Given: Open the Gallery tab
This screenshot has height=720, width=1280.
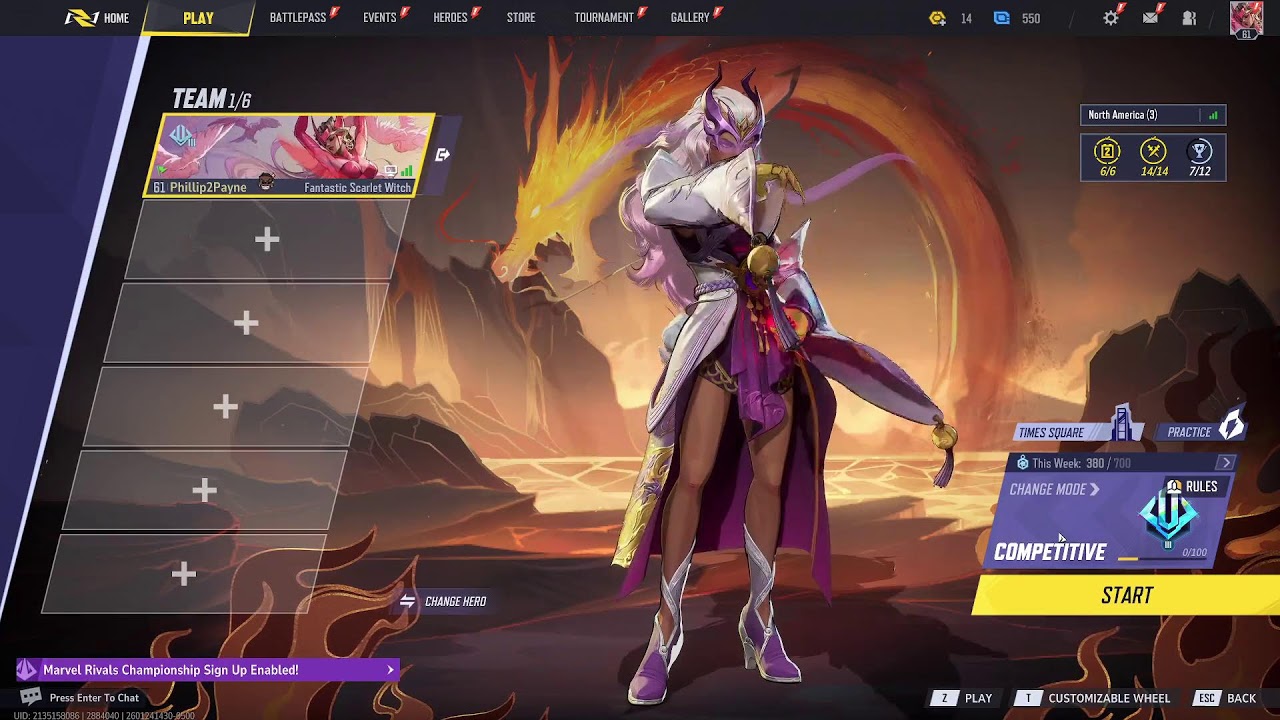Looking at the screenshot, I should pos(690,18).
